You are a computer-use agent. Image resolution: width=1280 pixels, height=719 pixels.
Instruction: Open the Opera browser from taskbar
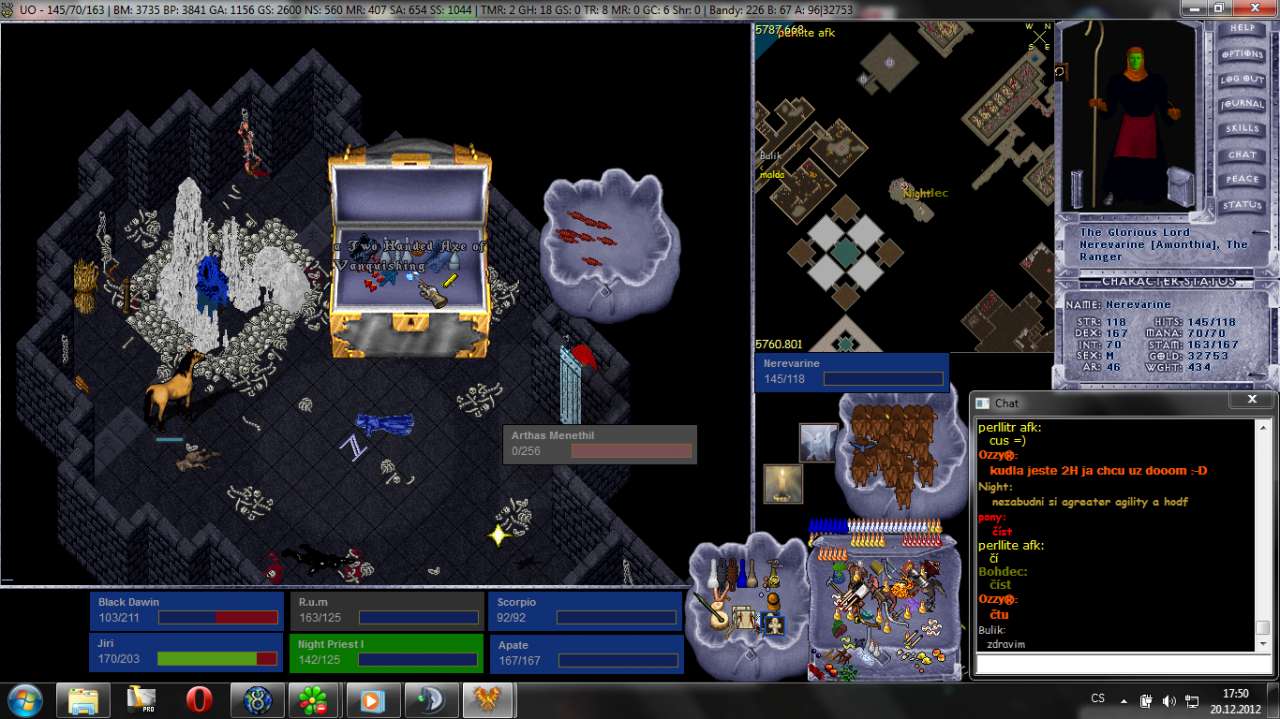coord(199,700)
